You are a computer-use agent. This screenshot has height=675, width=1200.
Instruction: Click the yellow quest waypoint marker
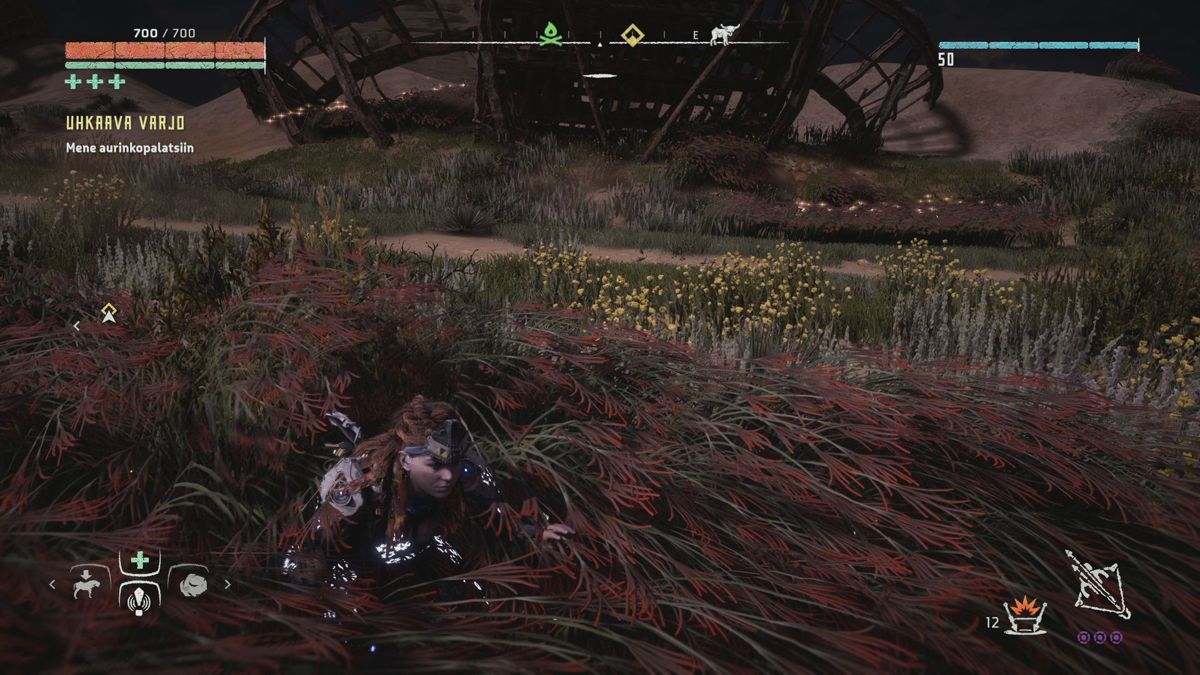coord(108,314)
